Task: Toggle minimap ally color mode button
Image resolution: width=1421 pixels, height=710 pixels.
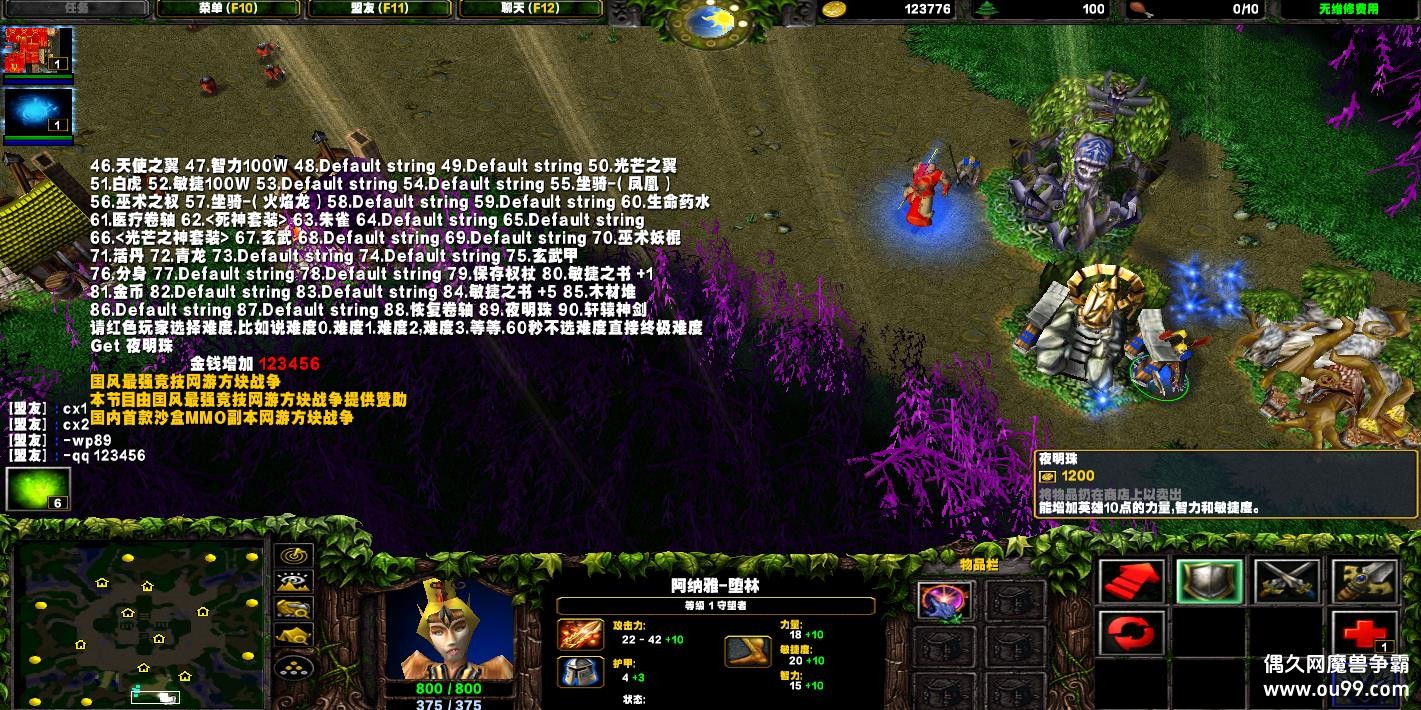Action: [293, 608]
